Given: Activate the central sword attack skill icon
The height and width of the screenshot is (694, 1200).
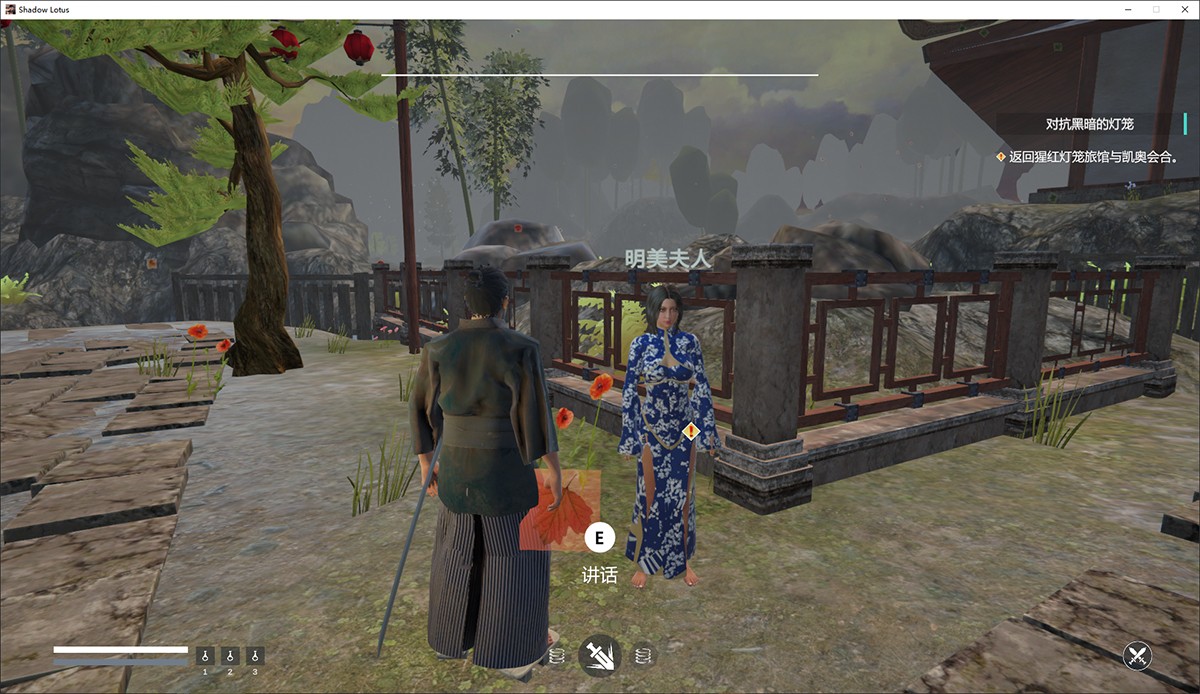Looking at the screenshot, I should click(600, 656).
